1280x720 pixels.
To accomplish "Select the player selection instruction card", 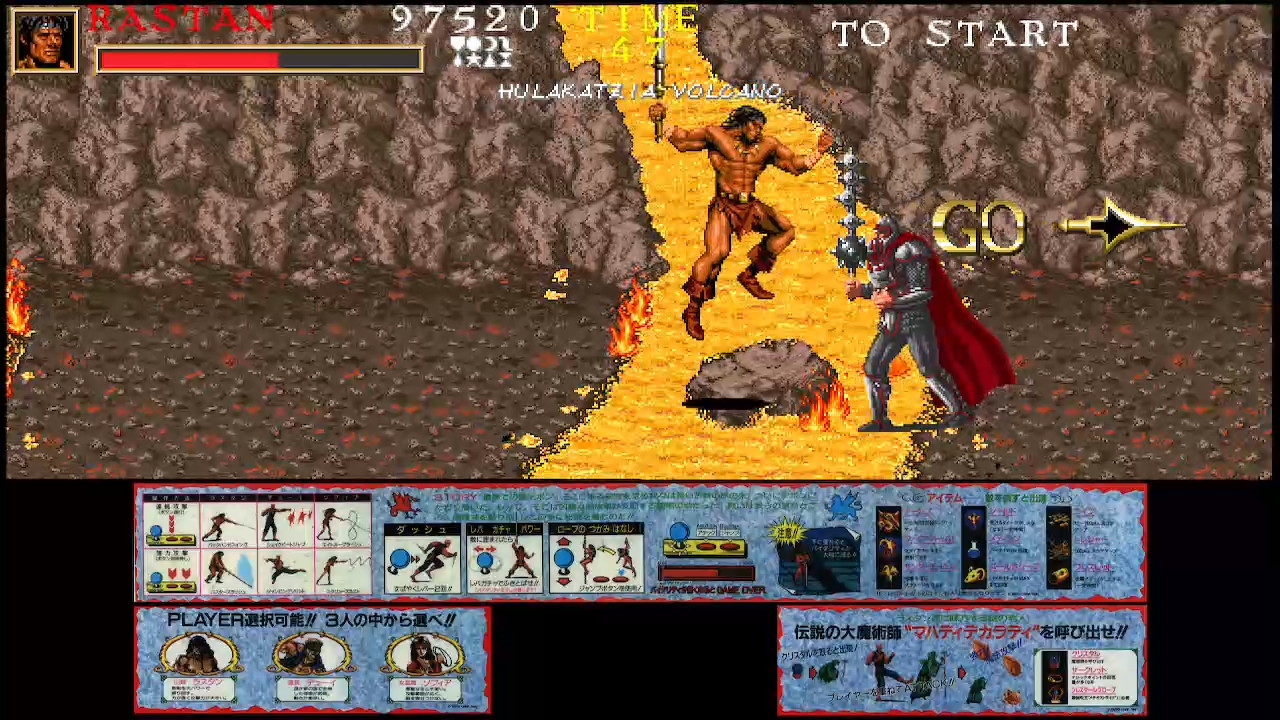I will tap(312, 659).
